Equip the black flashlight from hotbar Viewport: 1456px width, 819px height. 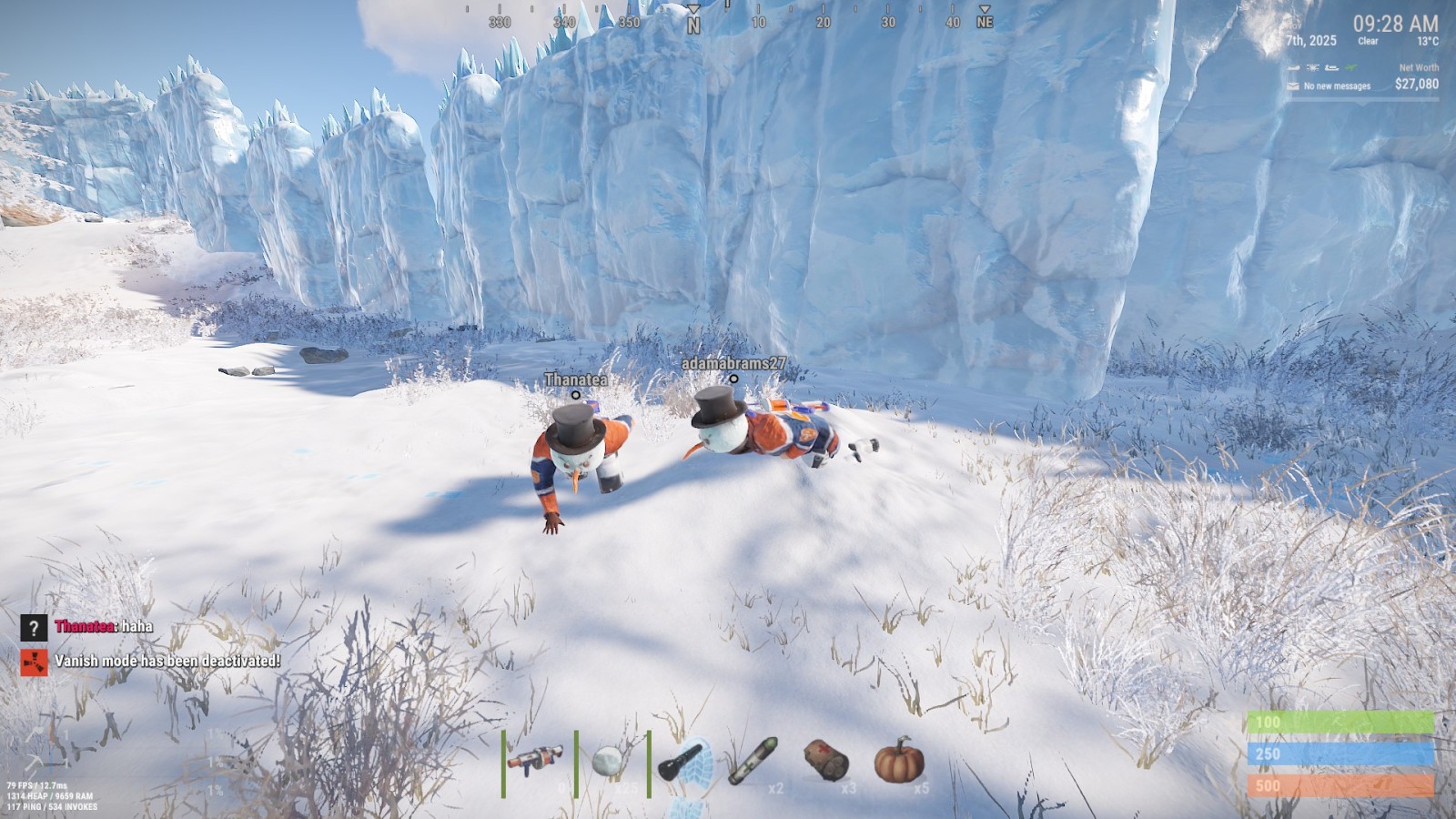(681, 761)
